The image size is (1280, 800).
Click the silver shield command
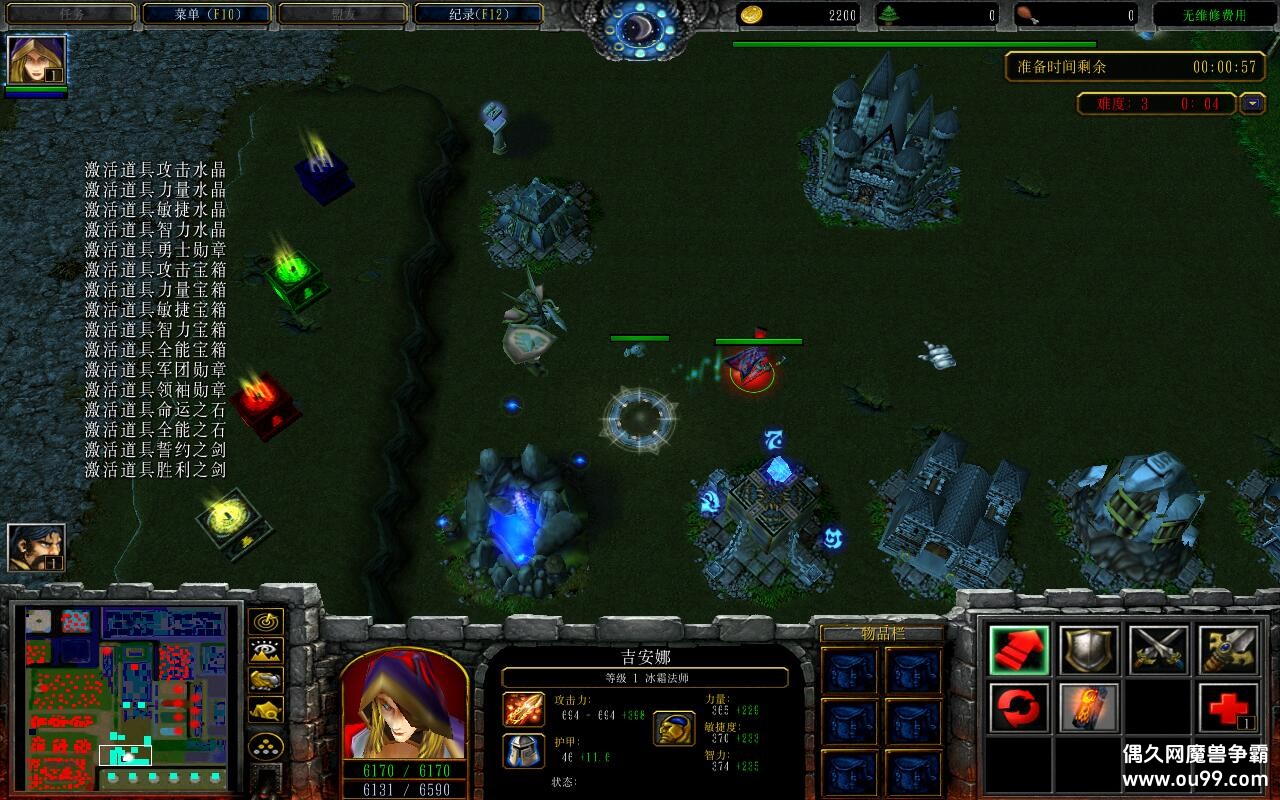(1089, 650)
